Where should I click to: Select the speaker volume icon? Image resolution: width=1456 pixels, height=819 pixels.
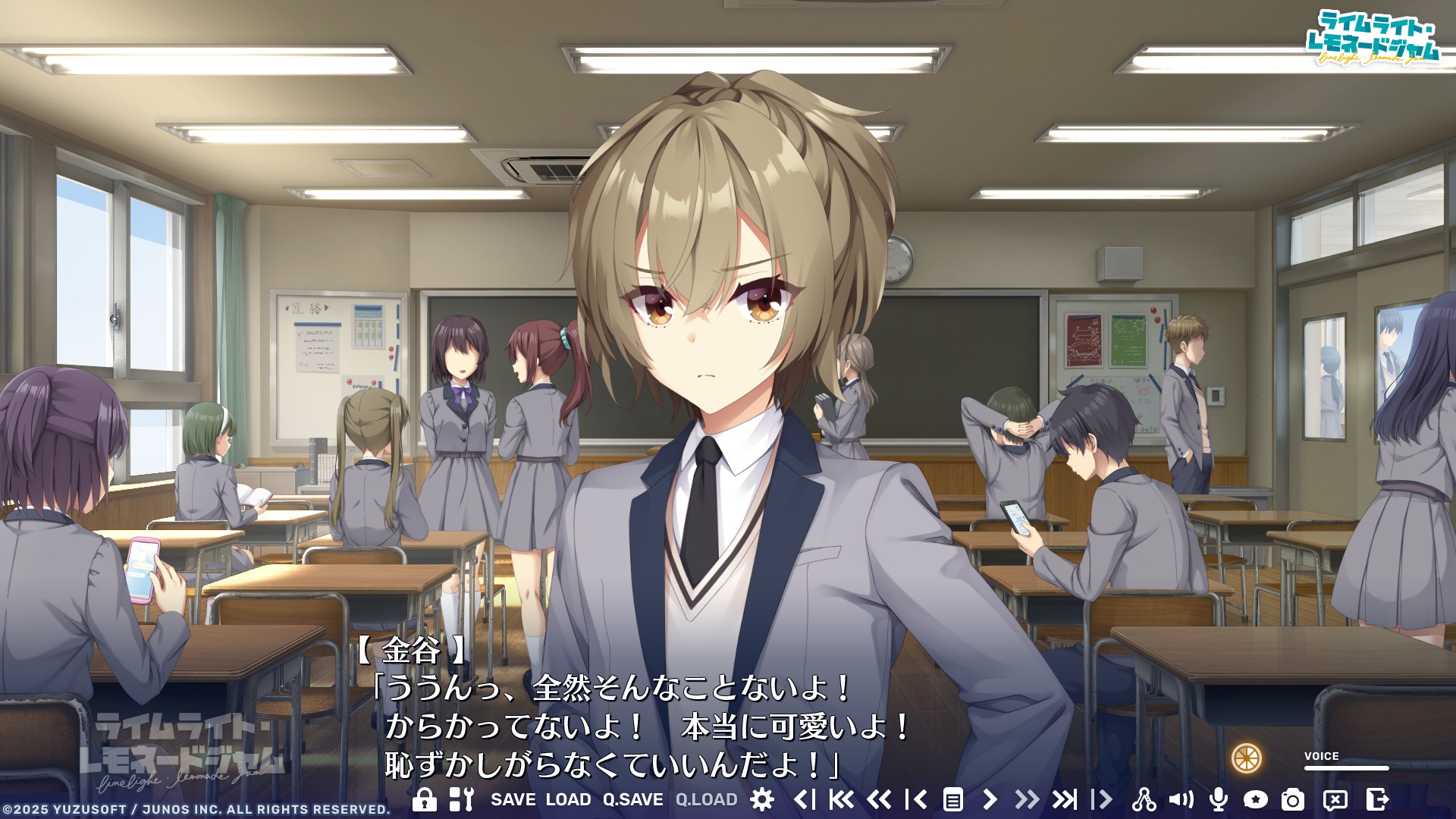pyautogui.click(x=1182, y=797)
